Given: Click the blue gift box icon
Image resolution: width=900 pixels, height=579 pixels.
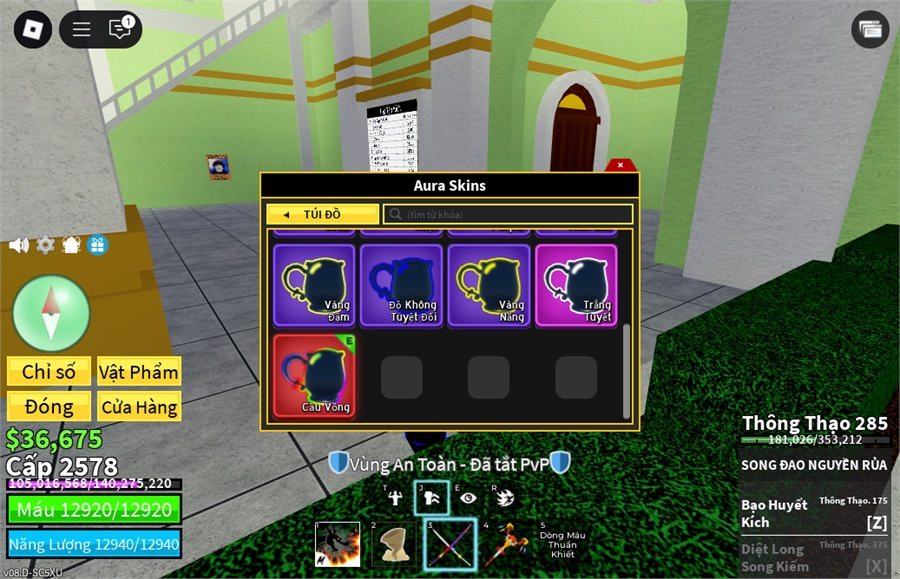Looking at the screenshot, I should click(x=98, y=245).
